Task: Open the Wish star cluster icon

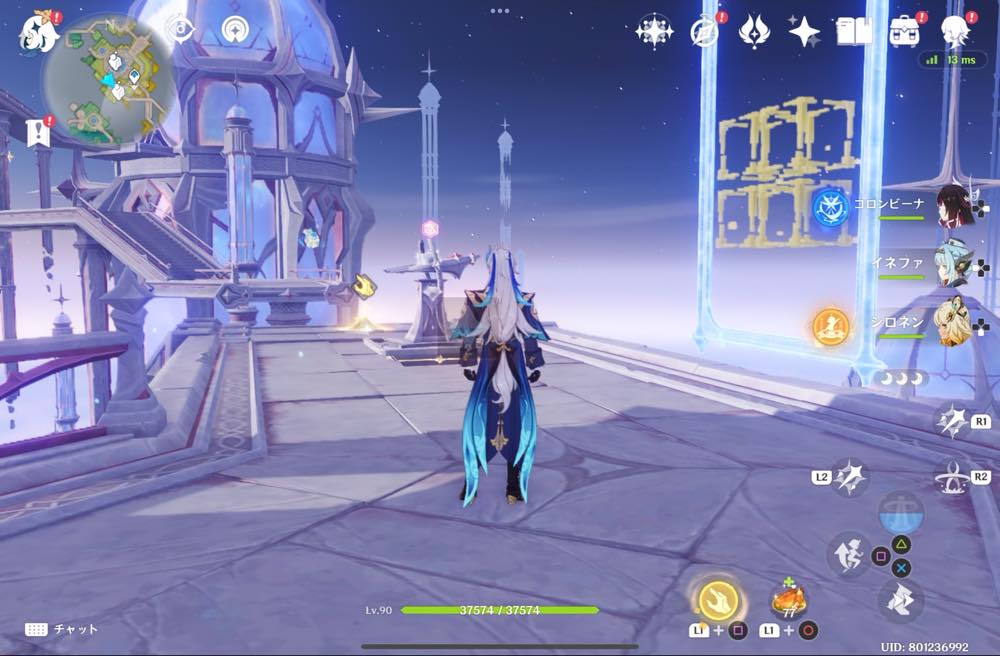Action: click(654, 31)
